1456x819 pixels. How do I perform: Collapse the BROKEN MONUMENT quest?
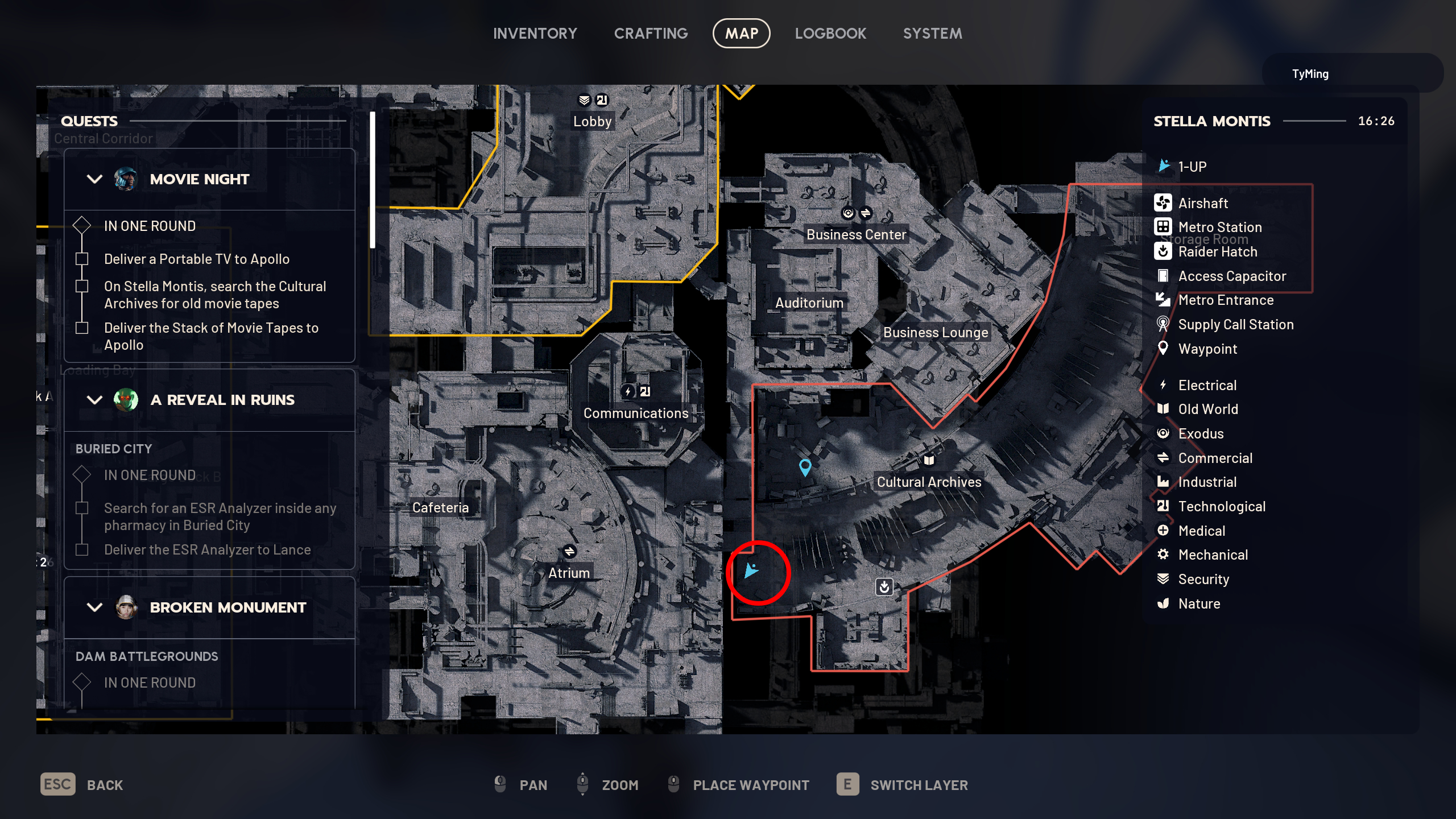(94, 607)
